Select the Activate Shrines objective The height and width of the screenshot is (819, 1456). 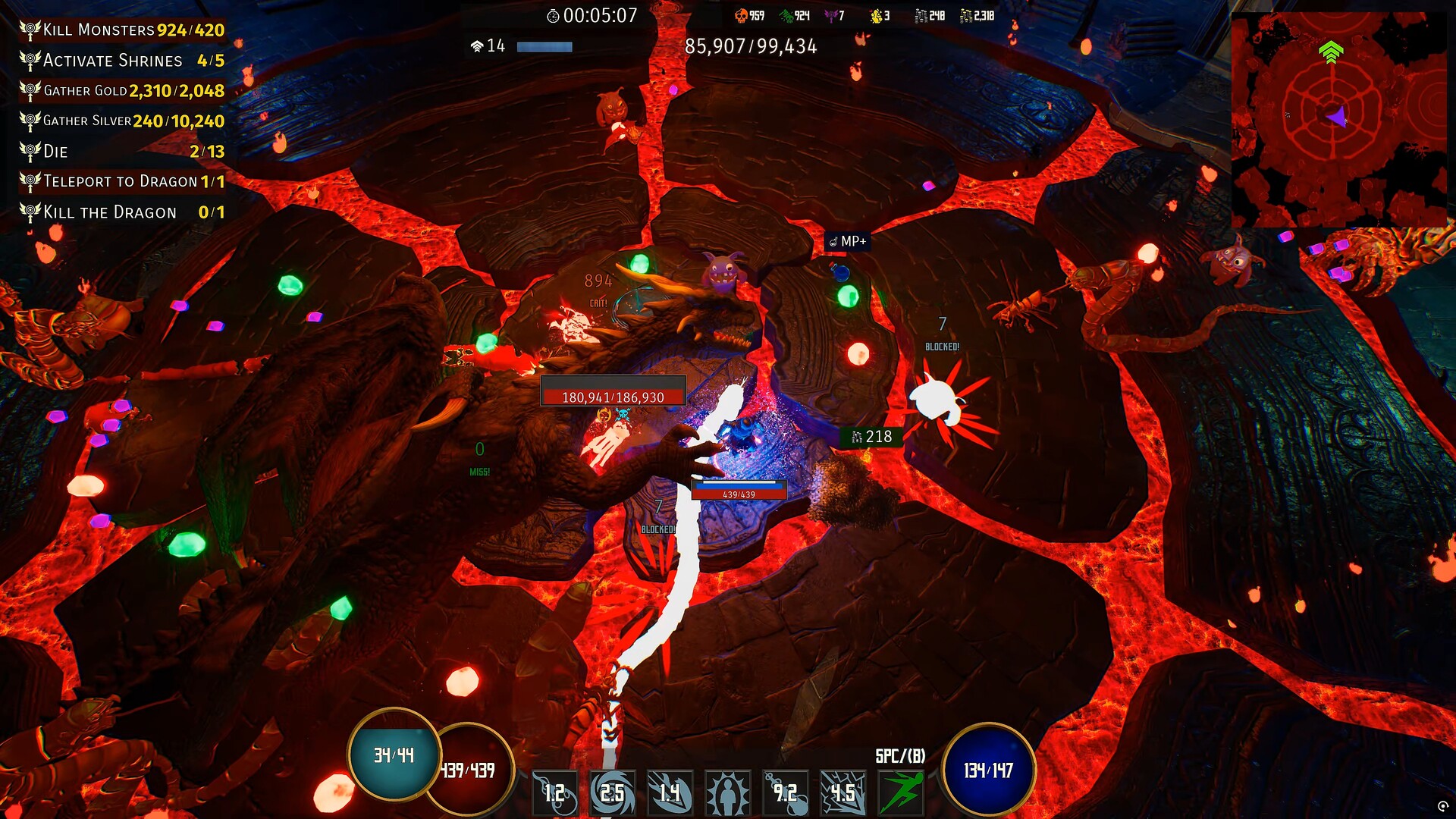pos(121,61)
